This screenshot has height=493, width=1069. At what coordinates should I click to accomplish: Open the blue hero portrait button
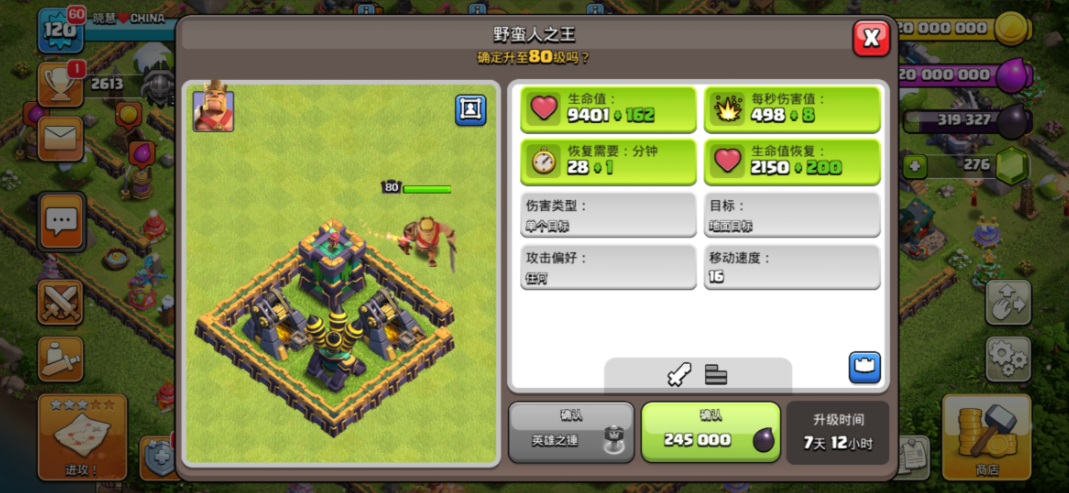click(x=470, y=110)
